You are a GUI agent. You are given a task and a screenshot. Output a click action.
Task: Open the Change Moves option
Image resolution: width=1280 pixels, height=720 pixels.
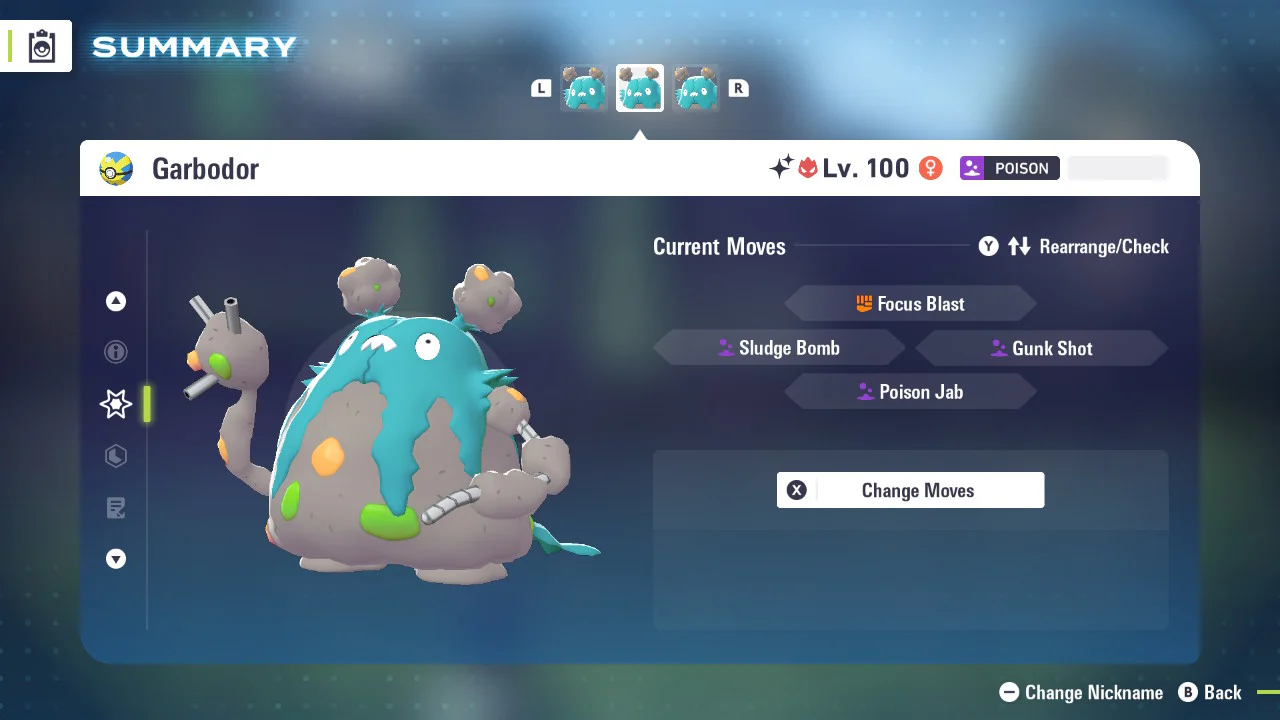[910, 490]
